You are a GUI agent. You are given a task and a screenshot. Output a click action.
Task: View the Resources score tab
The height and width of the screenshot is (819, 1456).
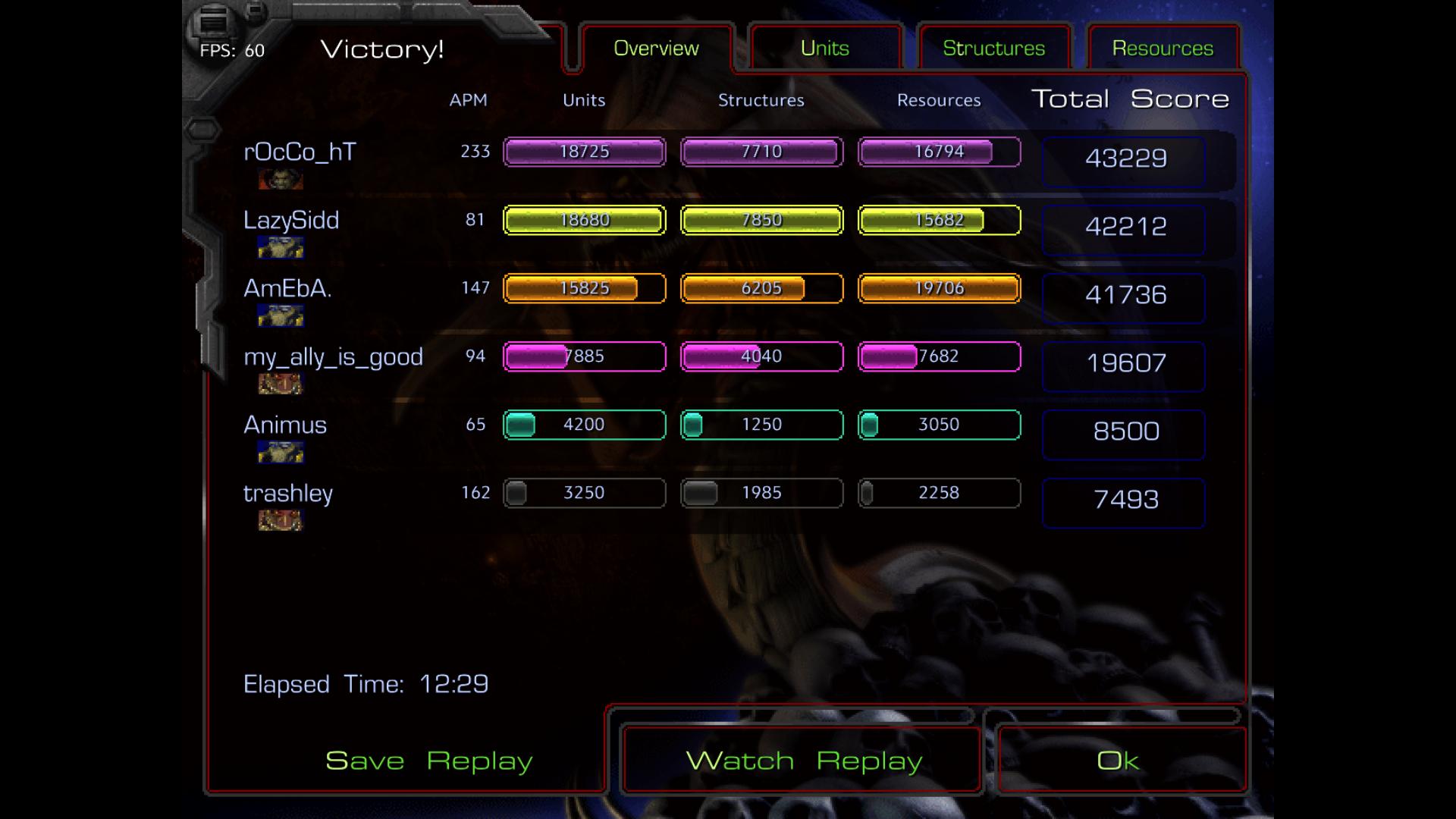(1163, 49)
